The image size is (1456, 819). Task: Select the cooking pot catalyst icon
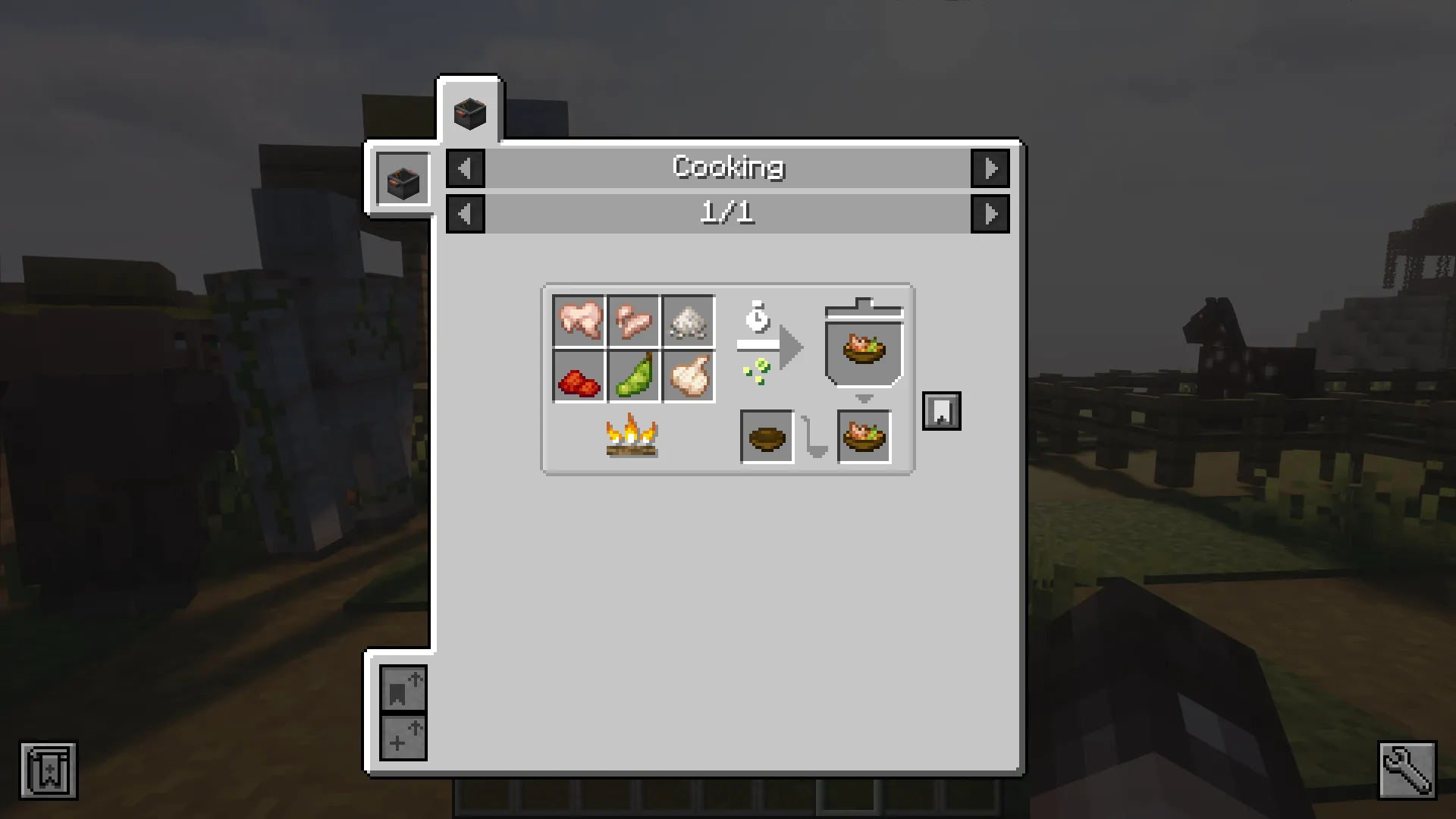point(402,178)
